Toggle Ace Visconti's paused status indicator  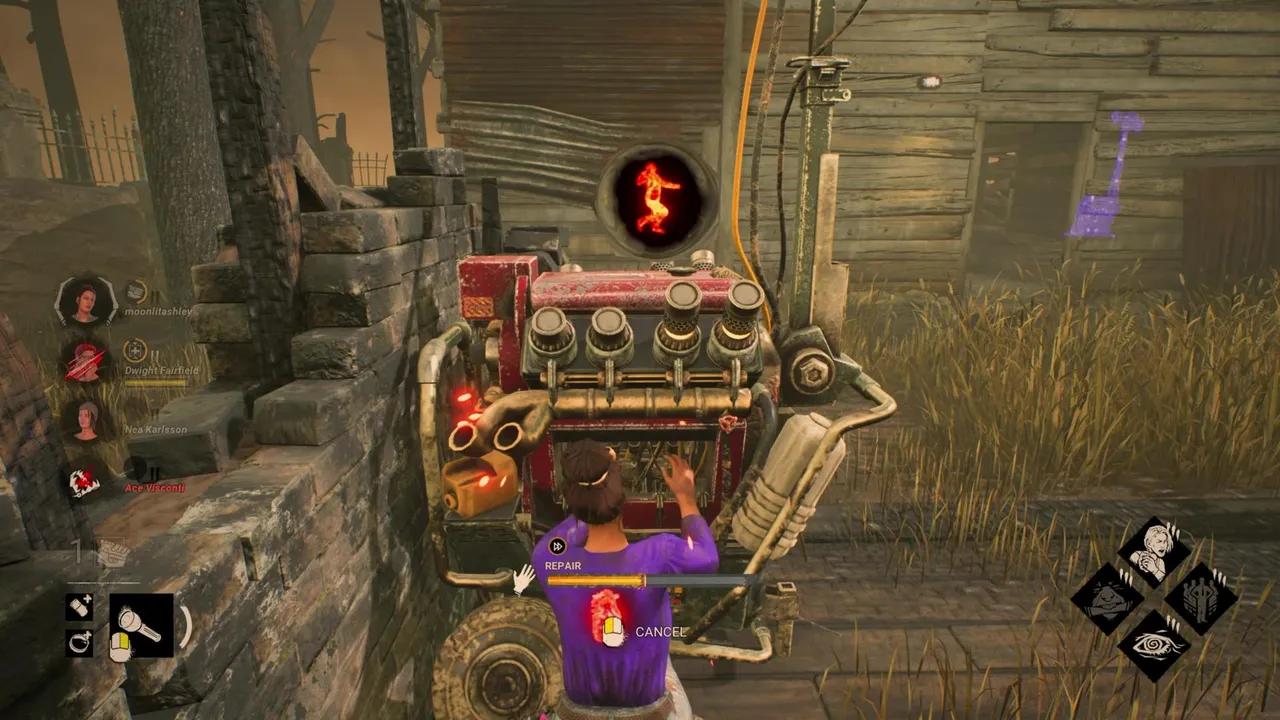click(156, 472)
